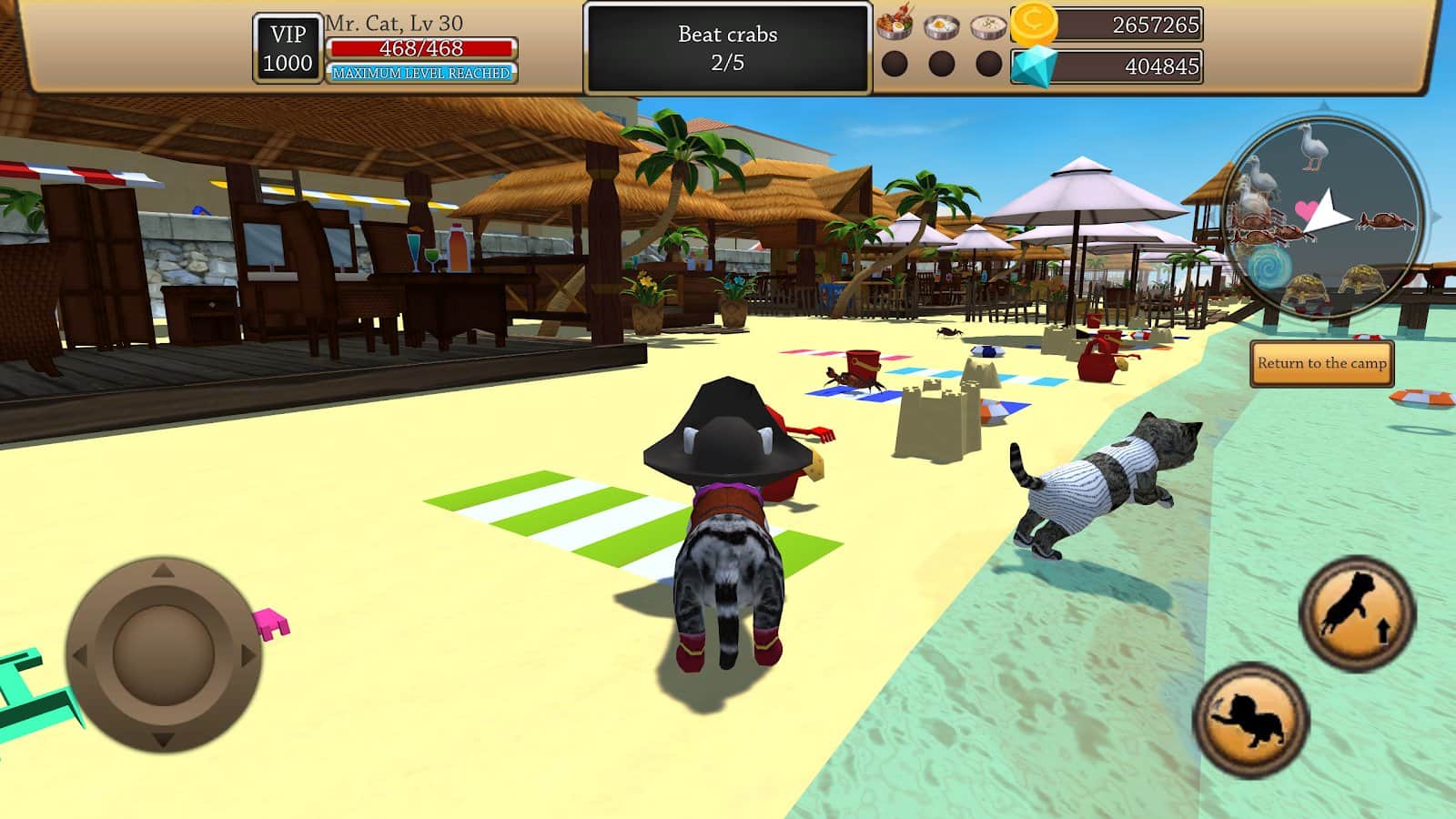
Task: Select the fried egg rice bowl
Action: click(941, 26)
